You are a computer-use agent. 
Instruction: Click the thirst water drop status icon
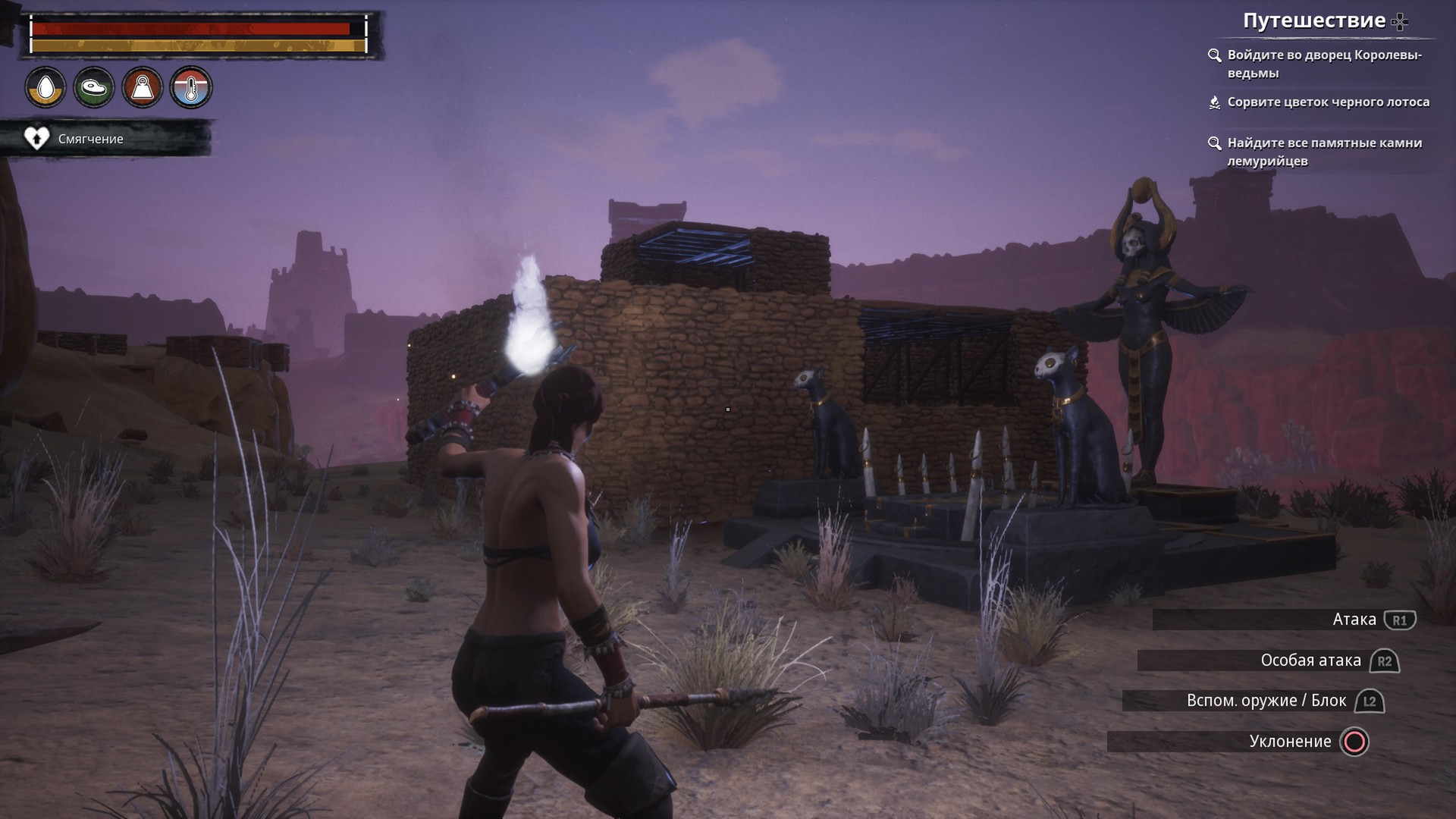coord(45,88)
